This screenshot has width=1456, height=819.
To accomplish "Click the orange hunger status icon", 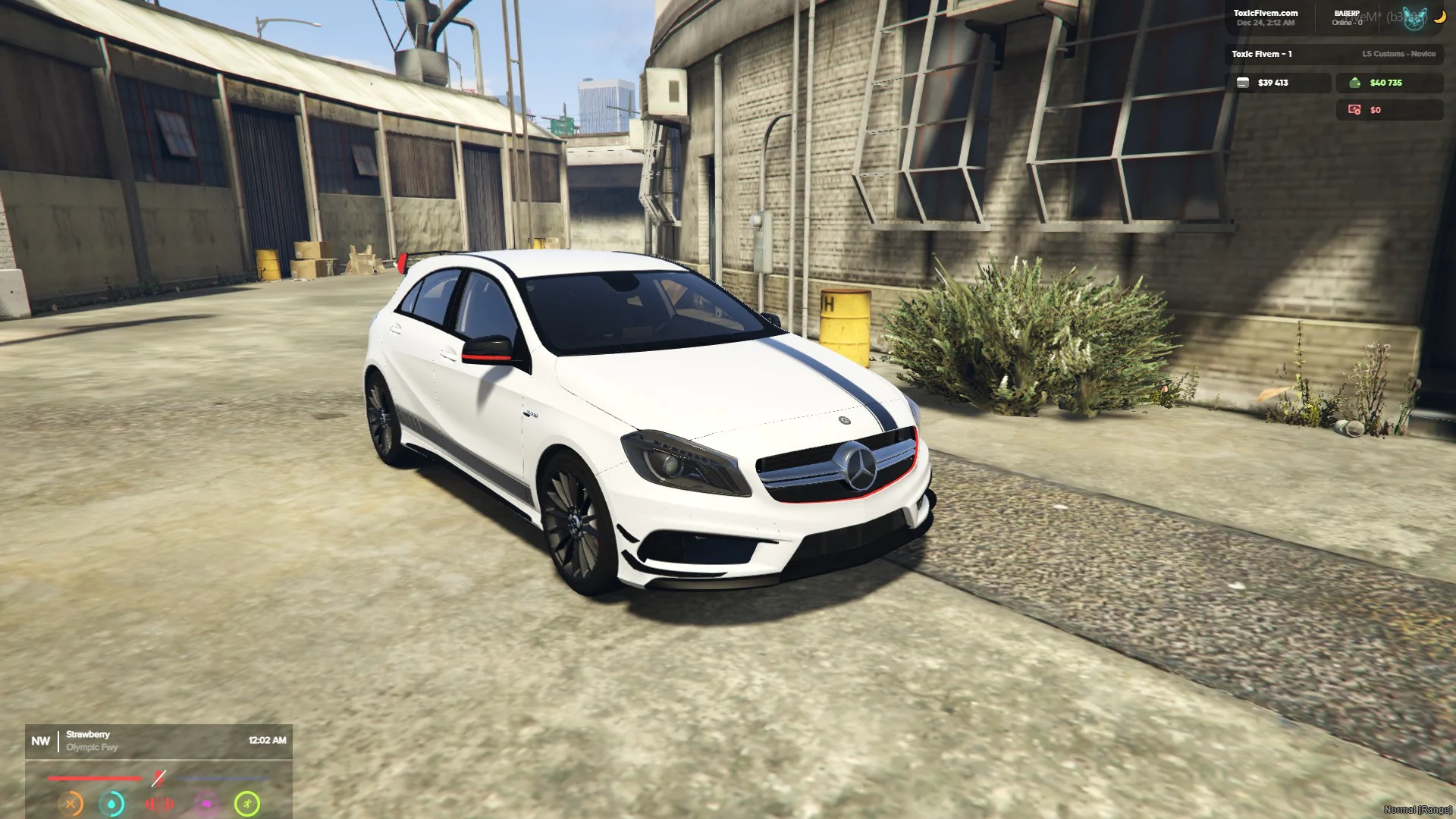I will tap(71, 803).
